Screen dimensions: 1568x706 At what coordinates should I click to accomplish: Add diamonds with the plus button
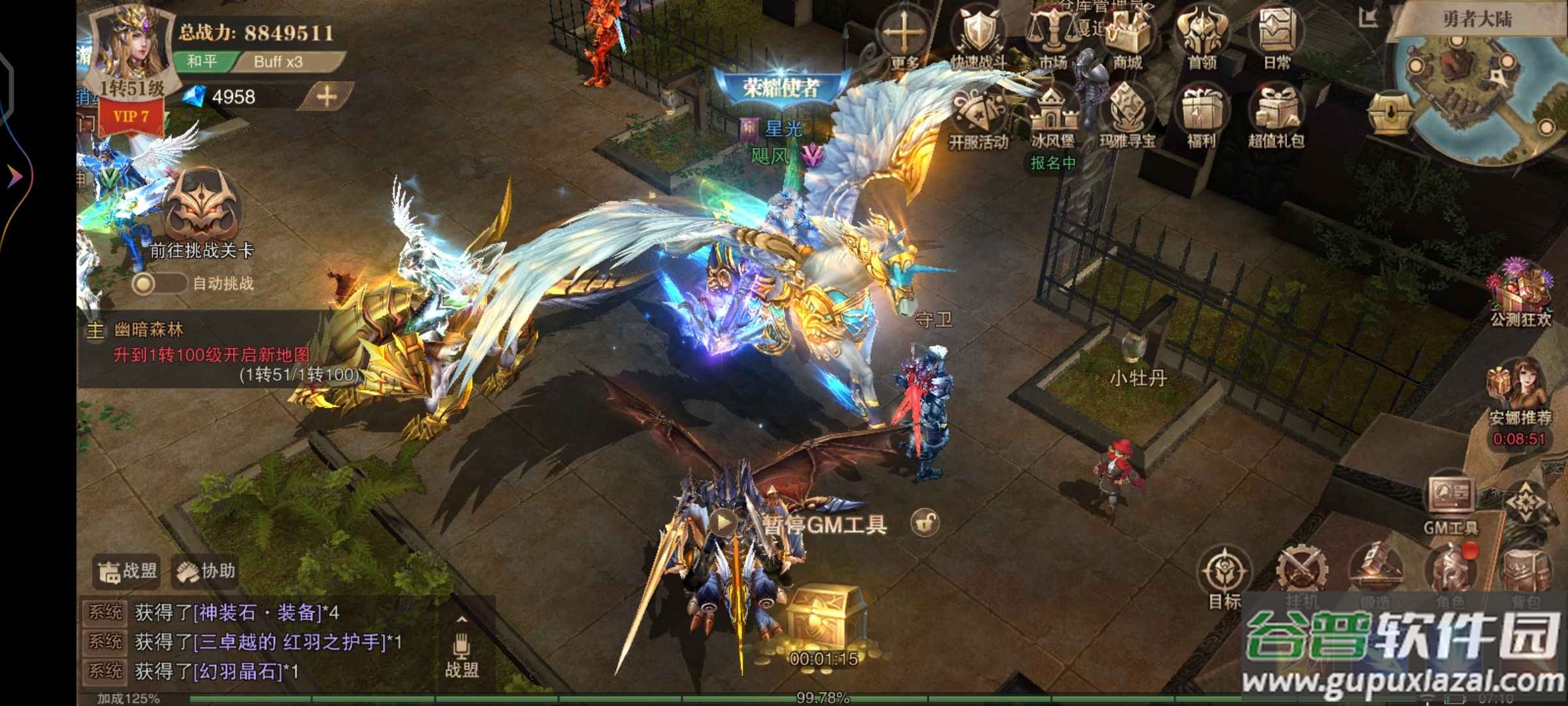click(x=327, y=97)
